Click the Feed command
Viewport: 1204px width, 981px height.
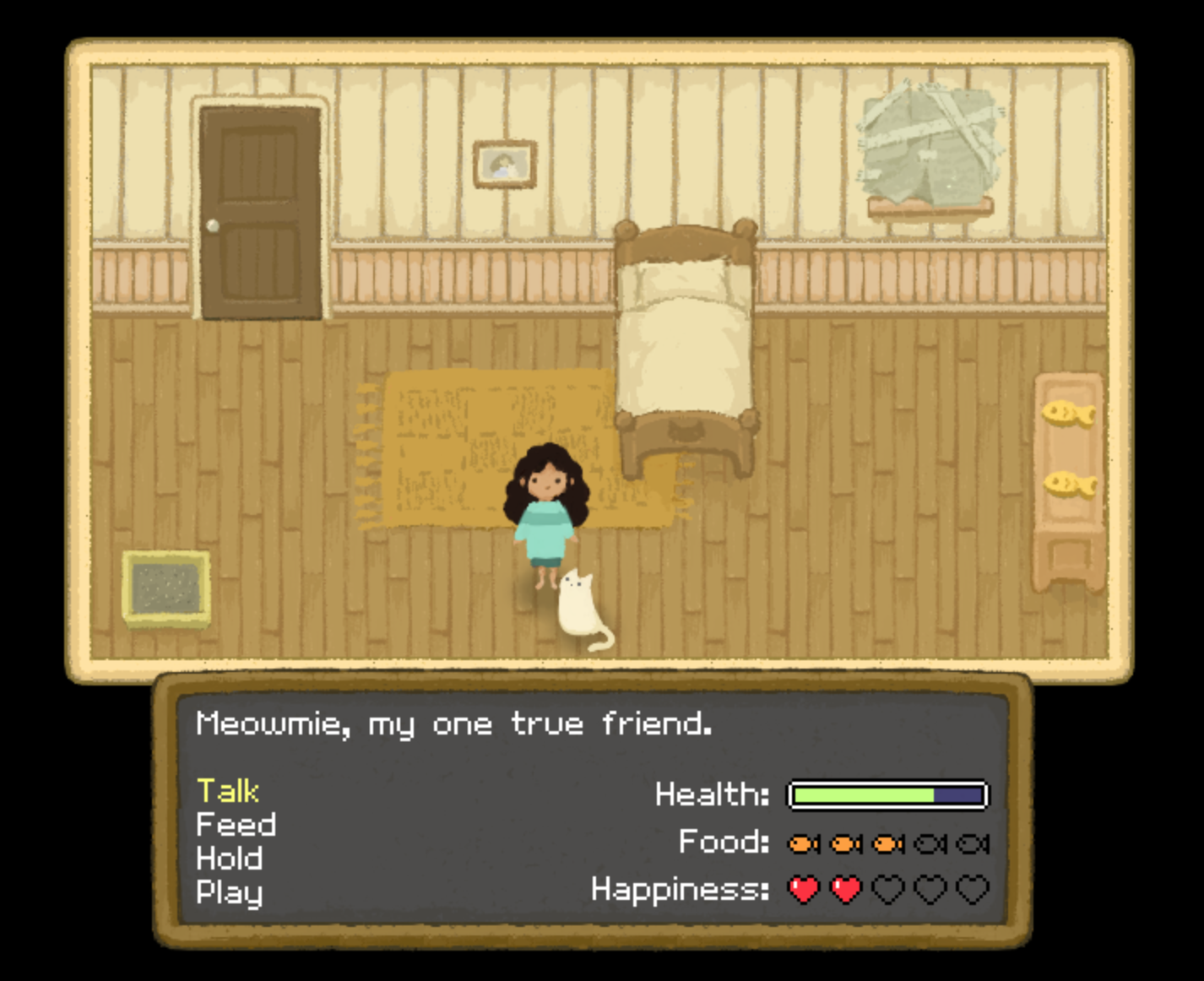[236, 824]
